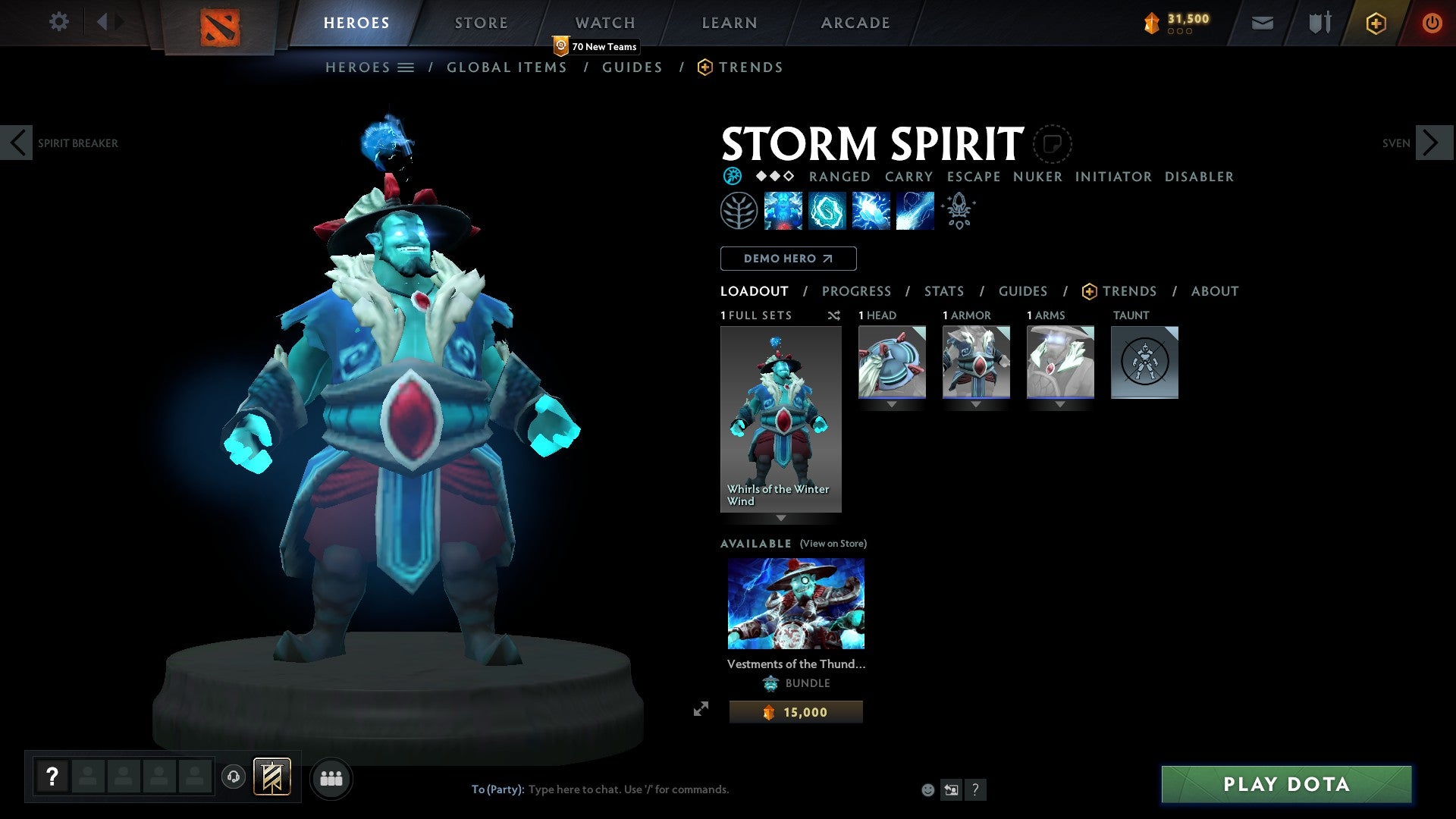Open the friends list icon

(331, 777)
